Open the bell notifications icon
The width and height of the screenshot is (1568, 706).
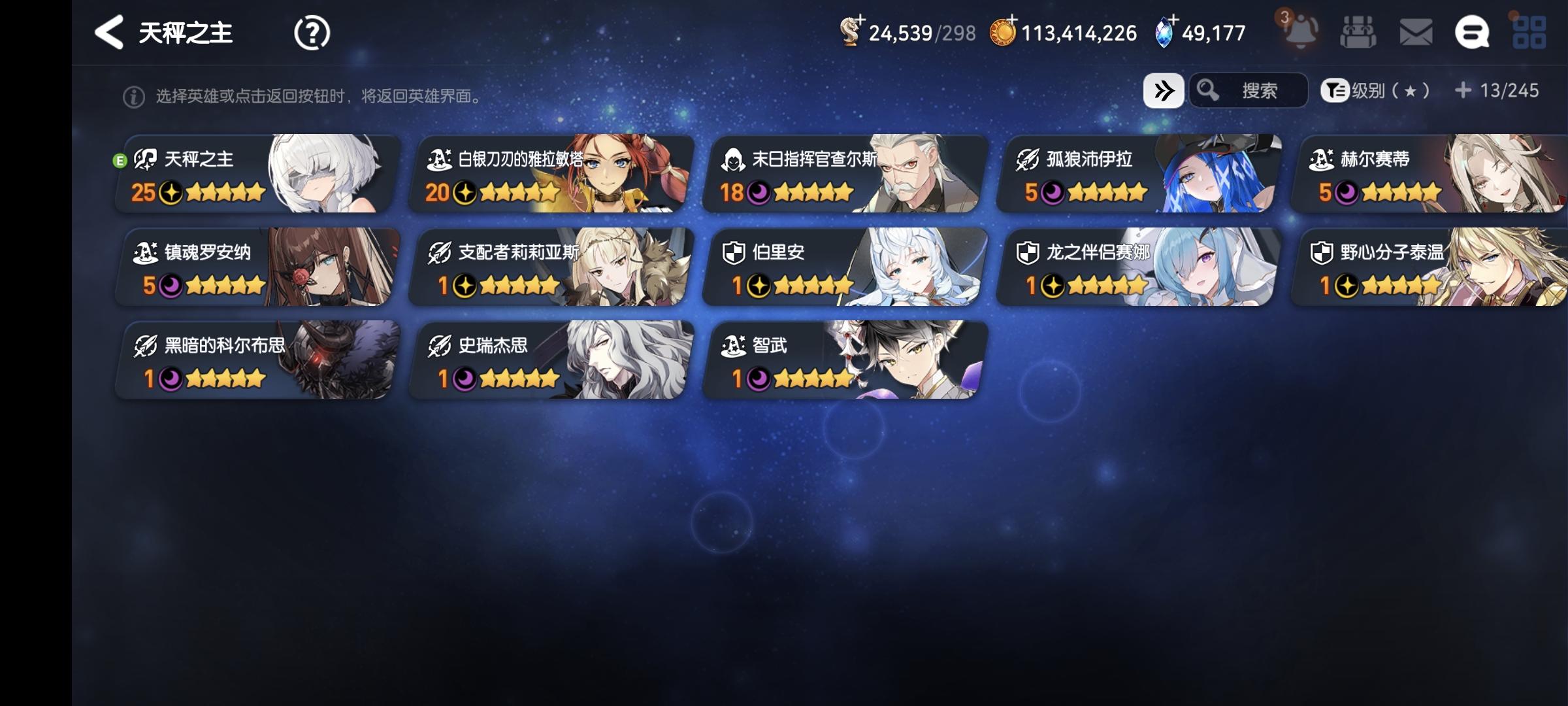tap(1299, 31)
